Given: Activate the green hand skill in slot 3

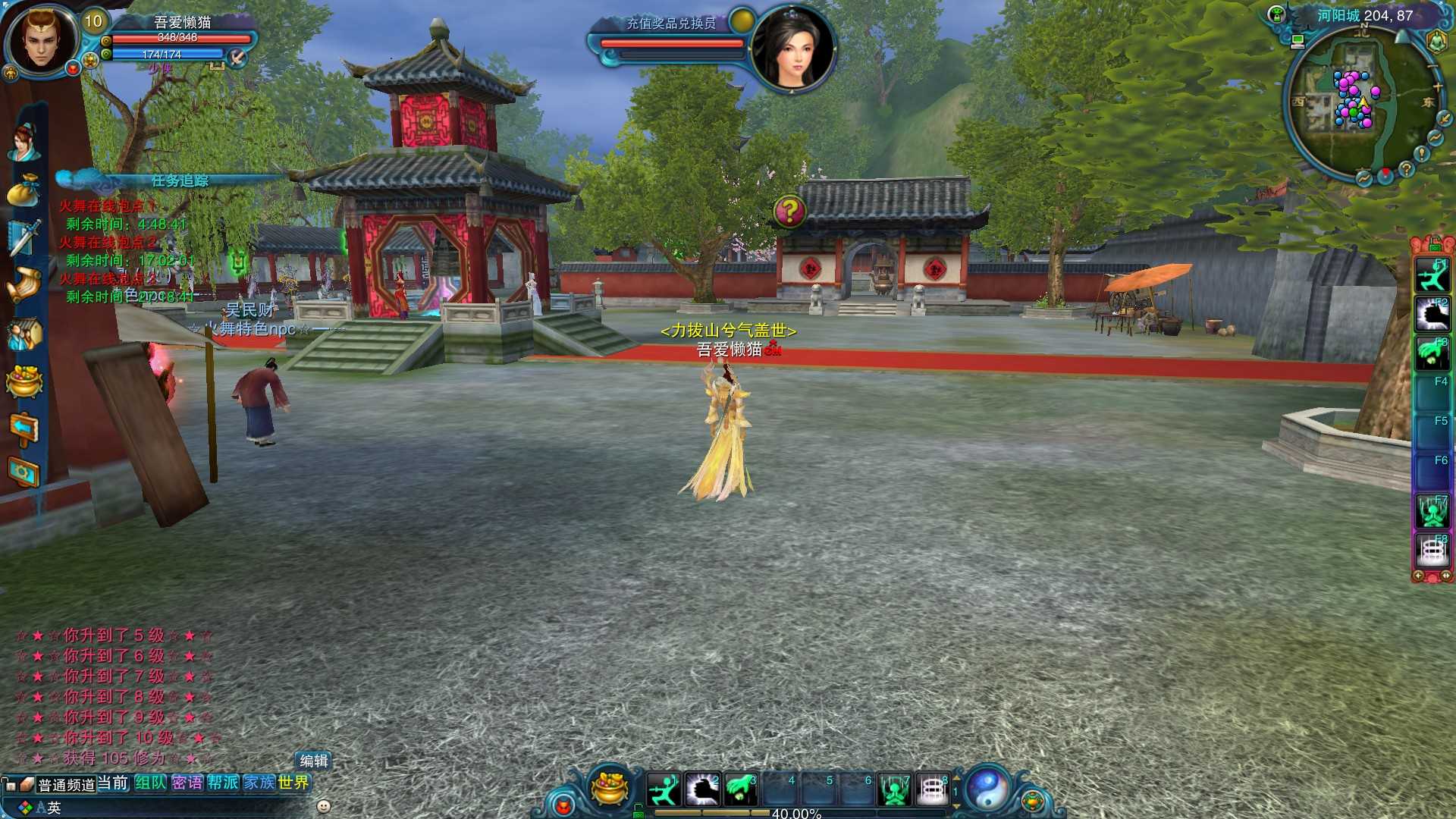Looking at the screenshot, I should pos(740,790).
